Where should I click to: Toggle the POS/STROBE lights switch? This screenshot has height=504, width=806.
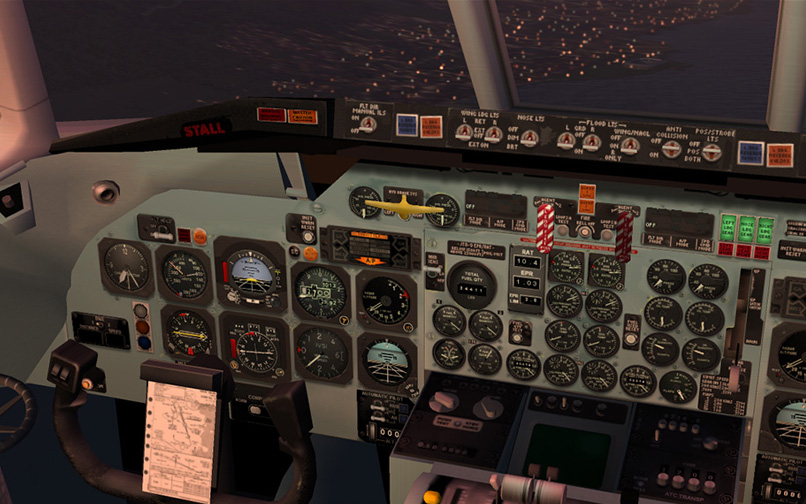(711, 152)
